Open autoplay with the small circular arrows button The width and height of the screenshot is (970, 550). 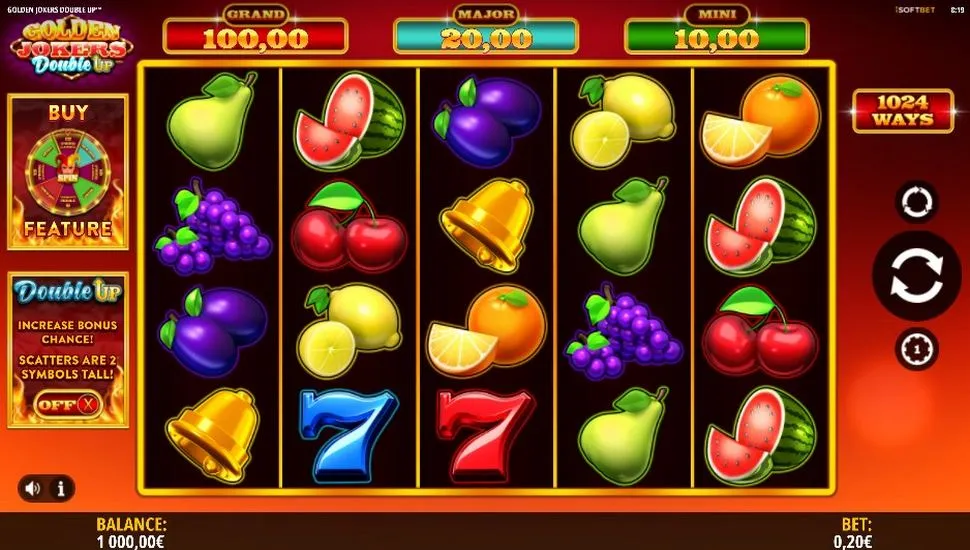[x=916, y=201]
